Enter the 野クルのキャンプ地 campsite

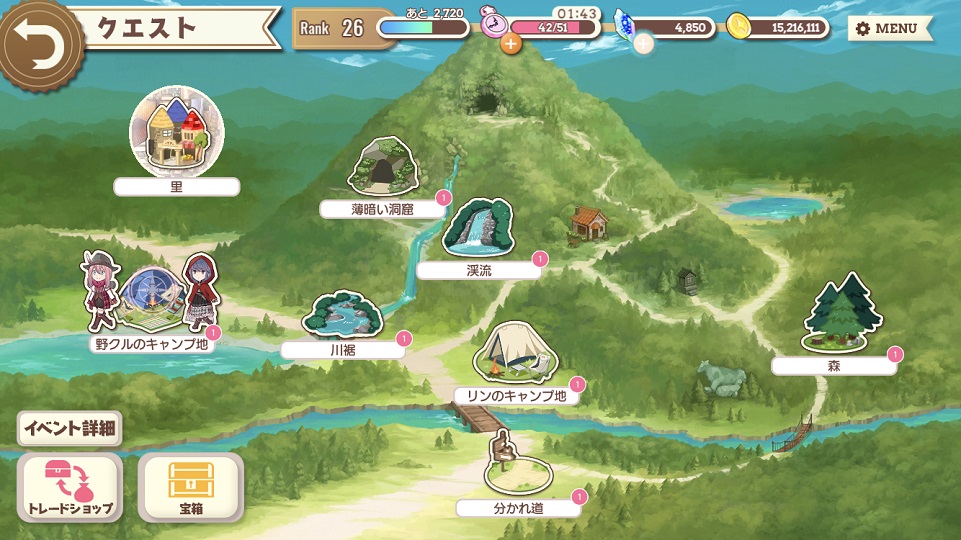(150, 297)
